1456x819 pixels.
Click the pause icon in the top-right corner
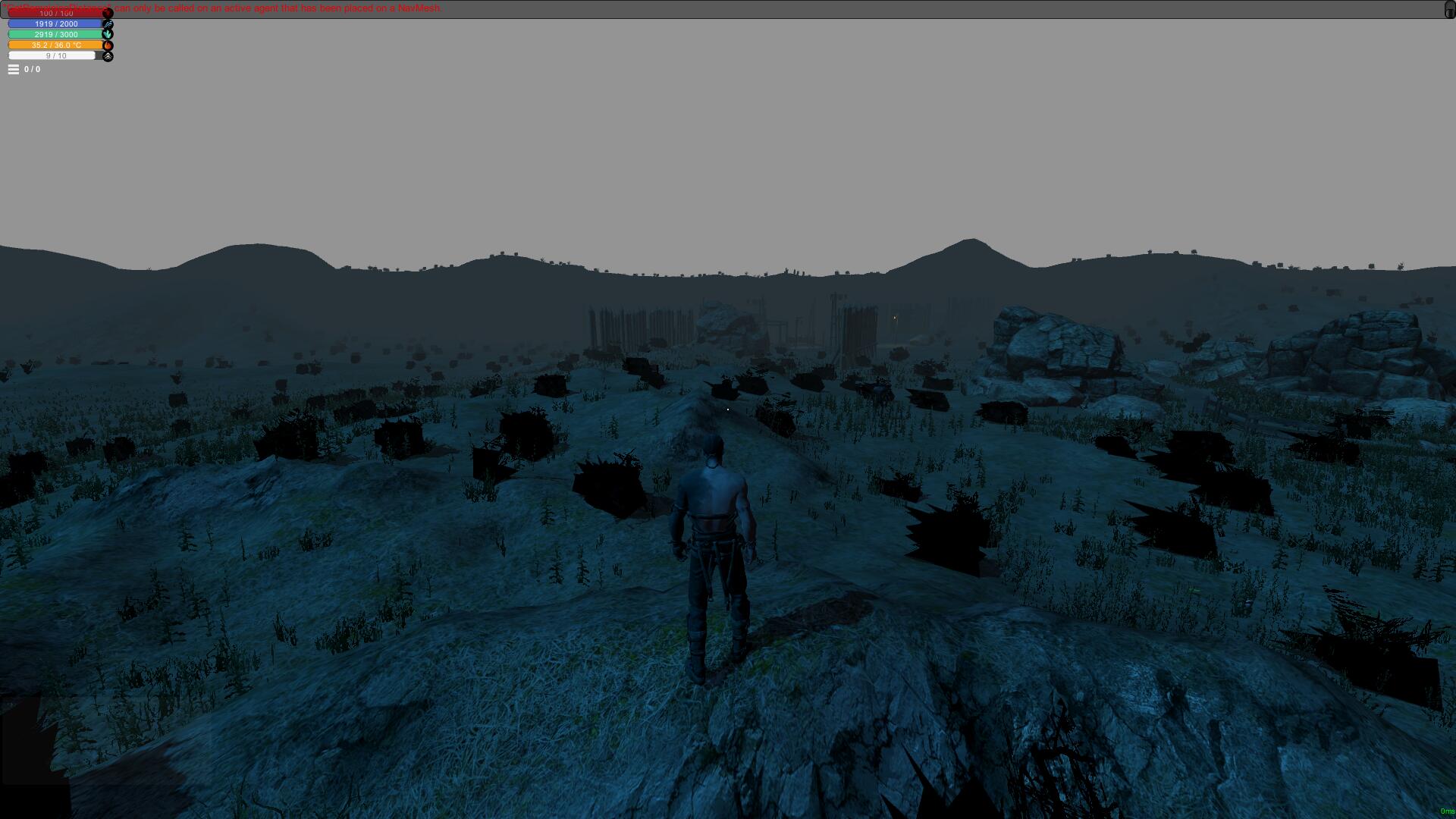(1447, 8)
